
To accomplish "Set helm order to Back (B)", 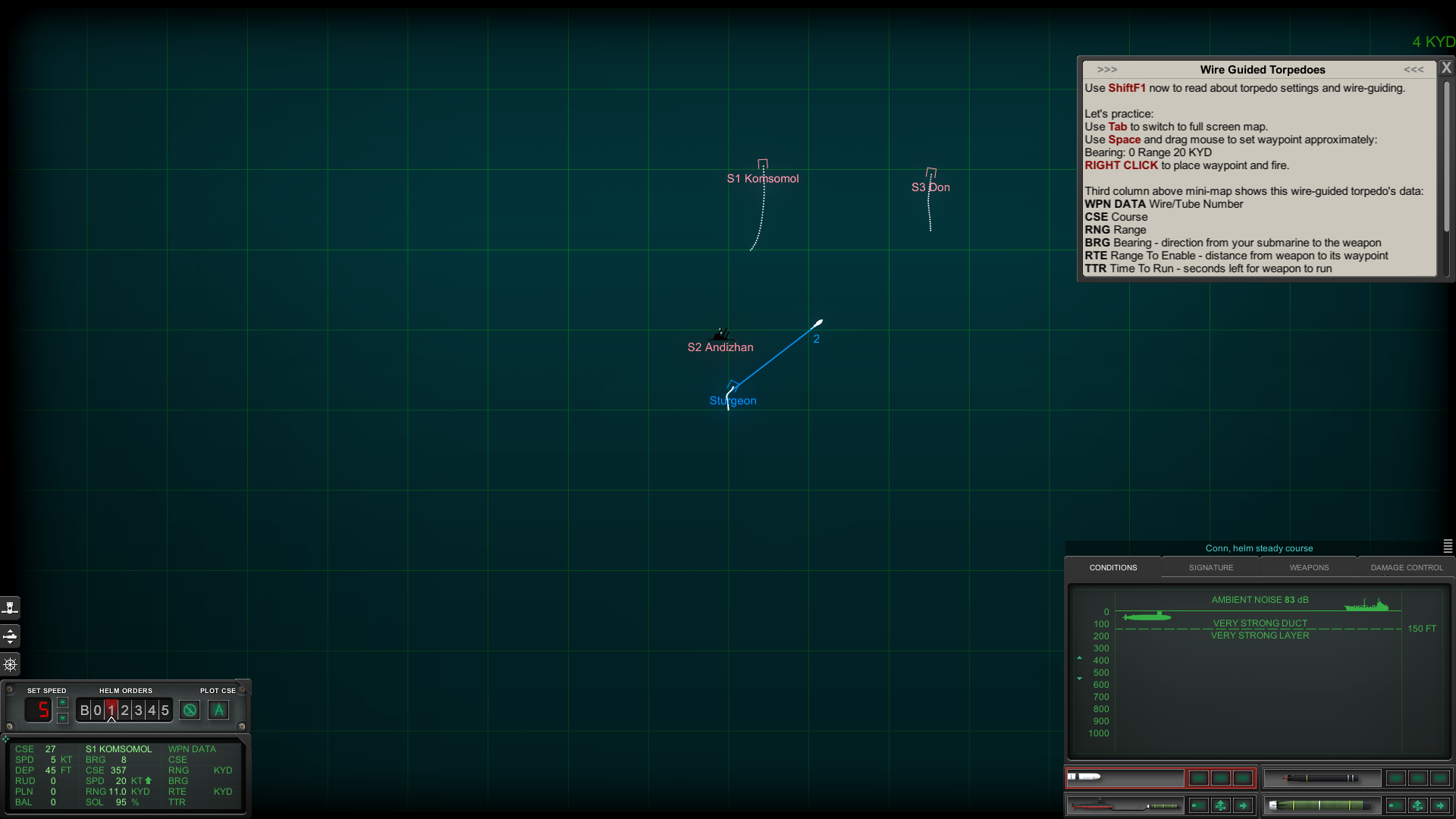I will pyautogui.click(x=84, y=711).
